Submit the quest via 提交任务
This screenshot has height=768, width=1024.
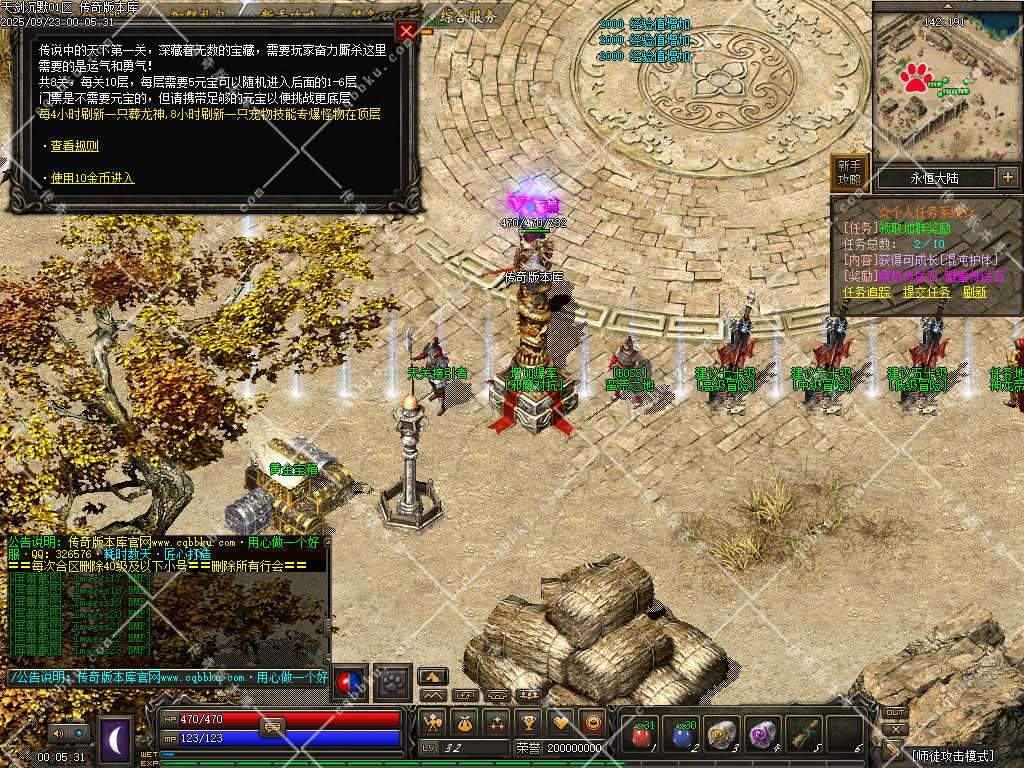pos(927,292)
